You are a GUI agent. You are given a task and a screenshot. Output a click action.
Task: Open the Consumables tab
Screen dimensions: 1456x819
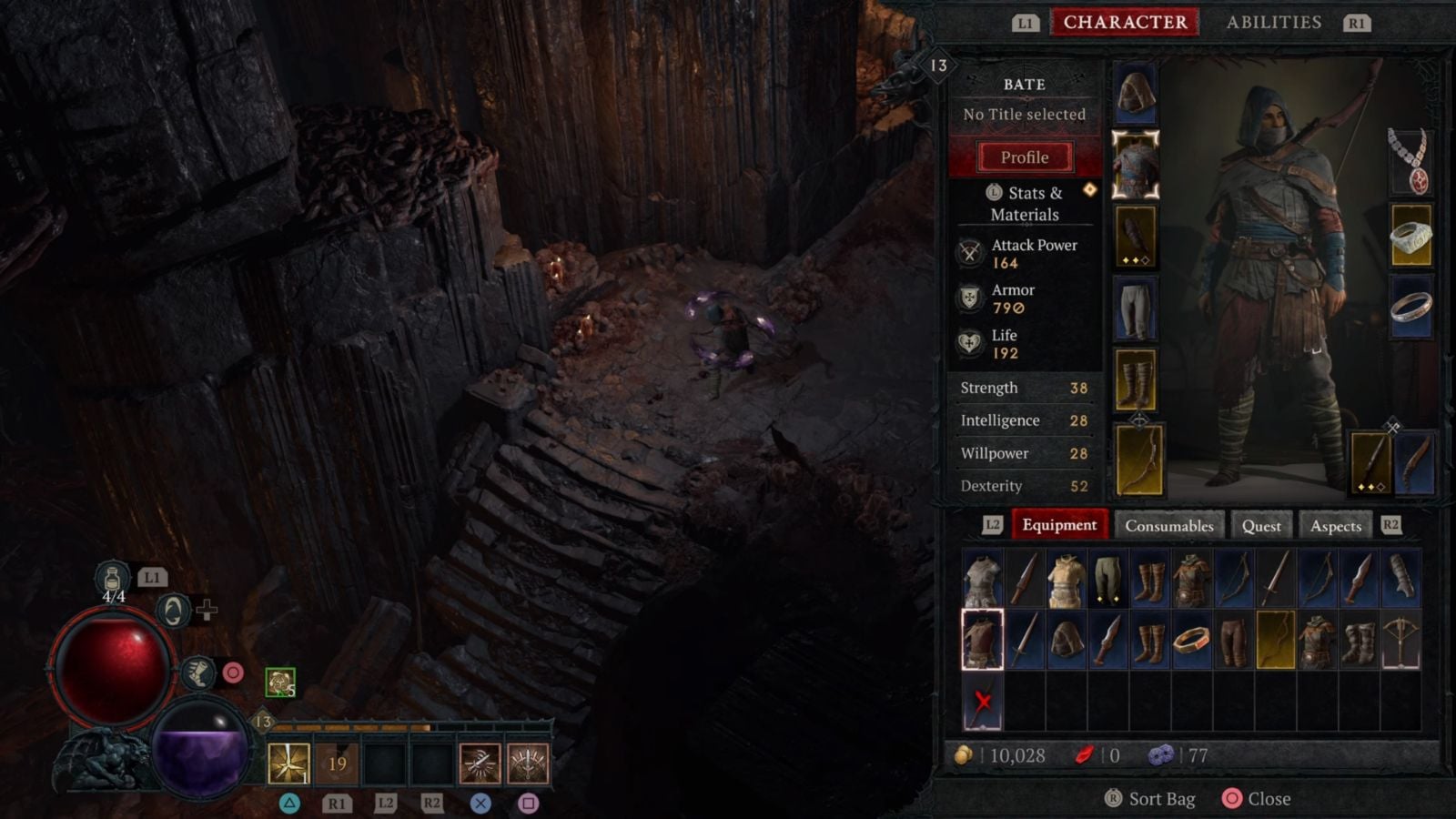(1168, 525)
